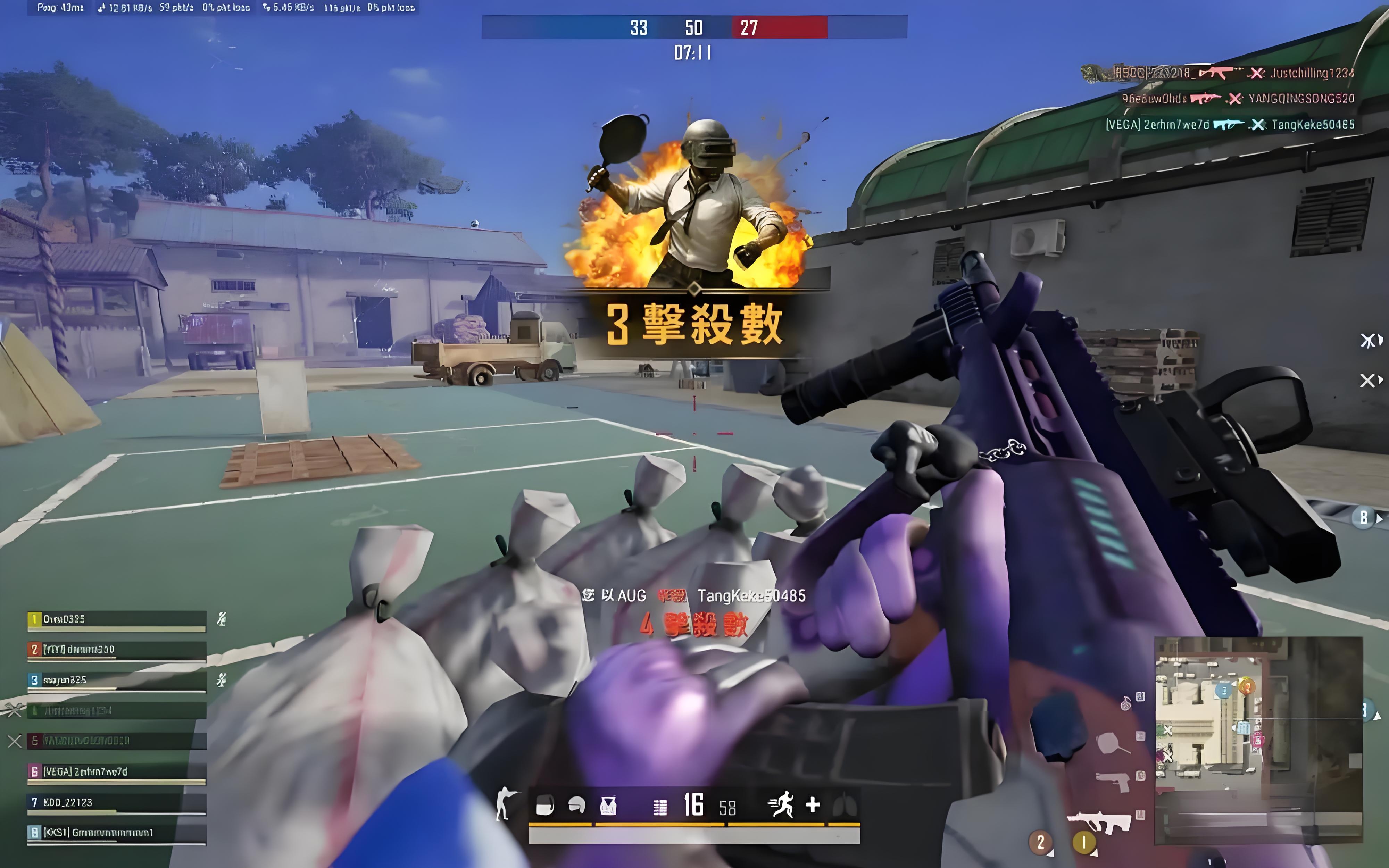The image size is (1389, 868).
Task: Click the health kit plus icon
Action: pos(813,805)
